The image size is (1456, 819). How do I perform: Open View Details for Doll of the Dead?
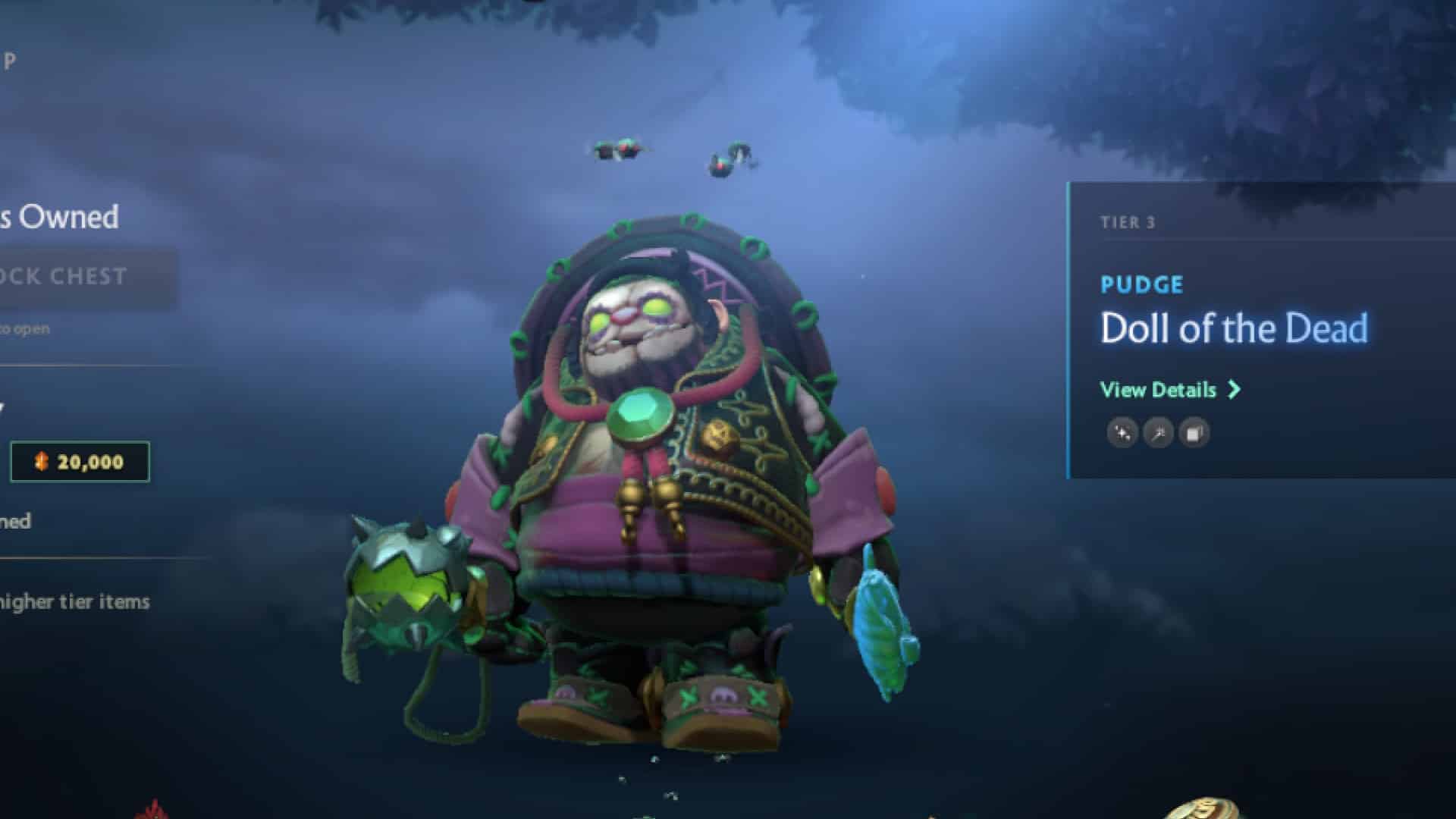1159,389
